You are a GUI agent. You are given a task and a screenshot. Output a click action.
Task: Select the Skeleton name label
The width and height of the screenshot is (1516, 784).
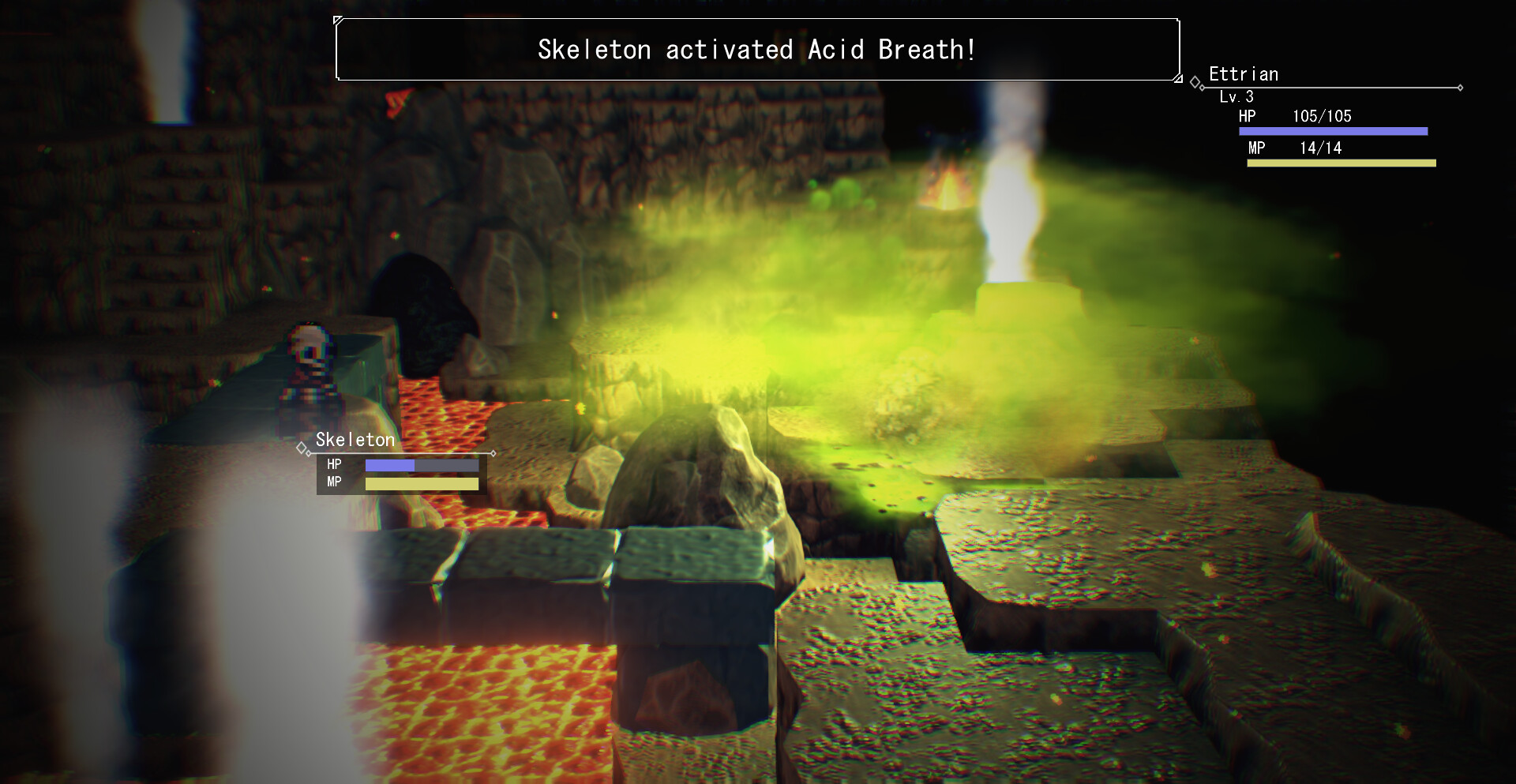pos(355,439)
